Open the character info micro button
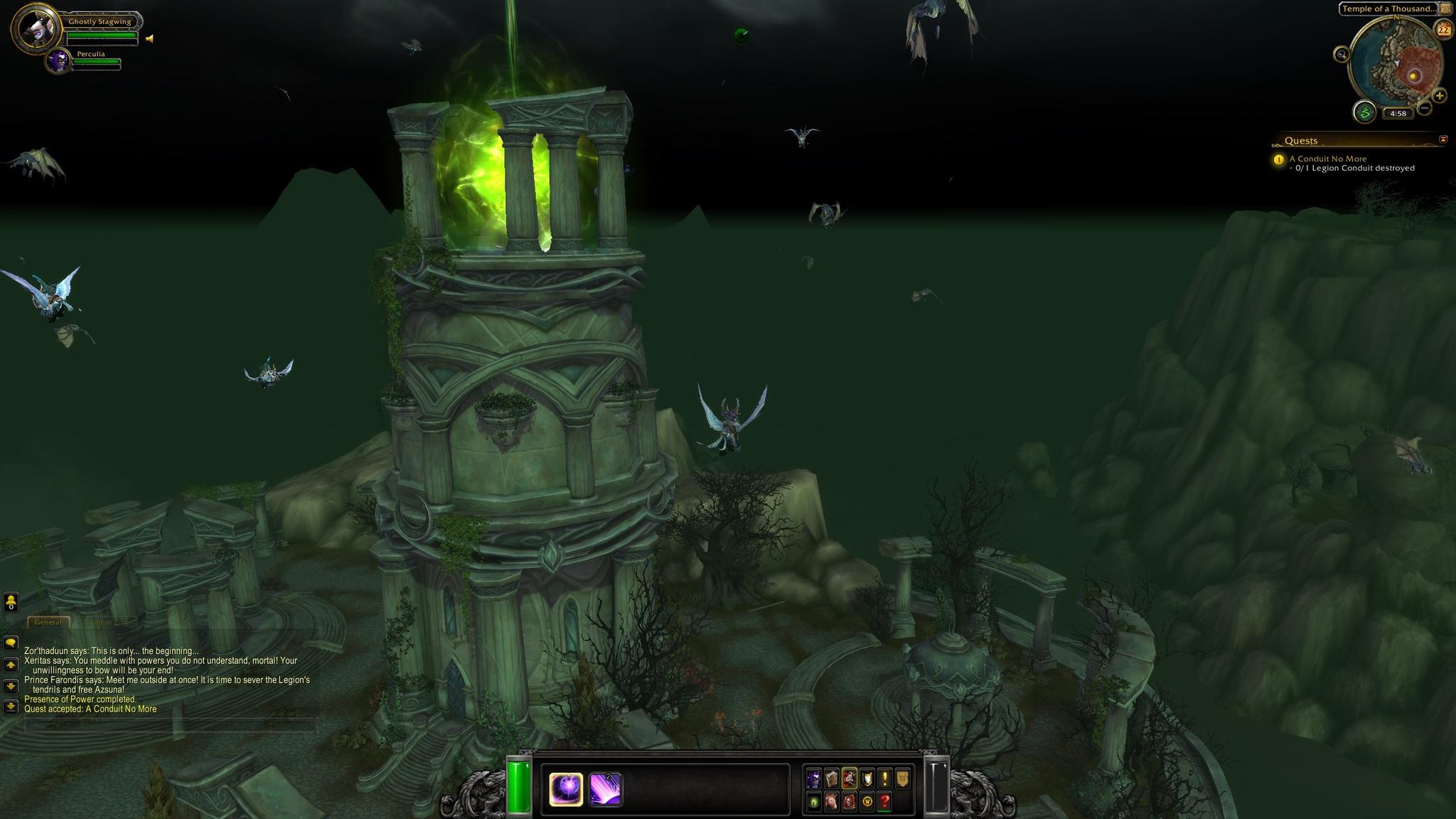 813,778
